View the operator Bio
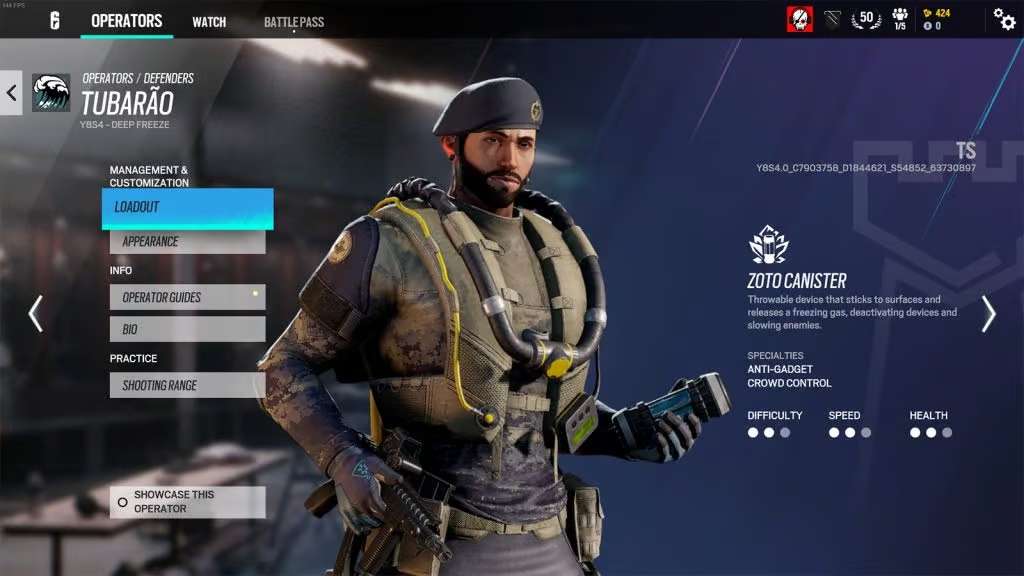1024x576 pixels. tap(187, 329)
